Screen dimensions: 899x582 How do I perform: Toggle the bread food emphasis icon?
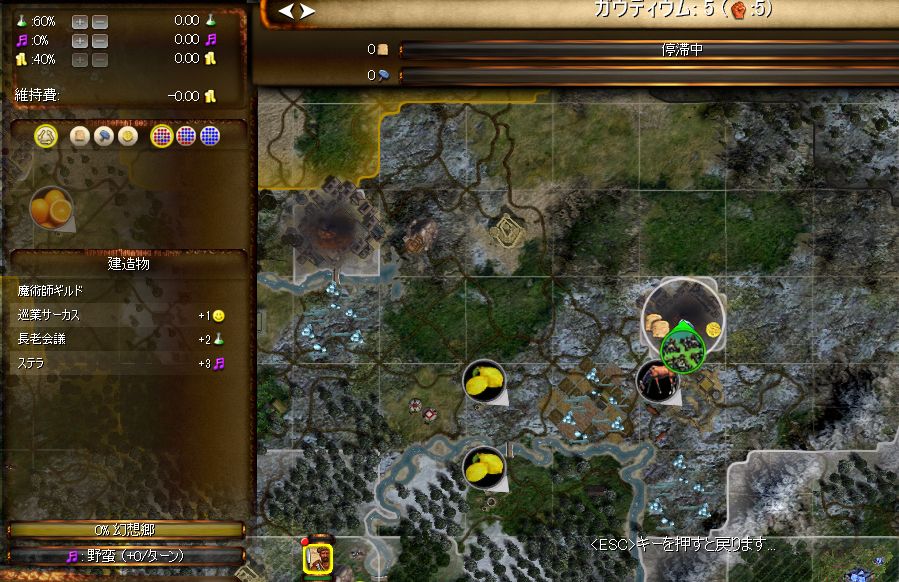[79, 137]
